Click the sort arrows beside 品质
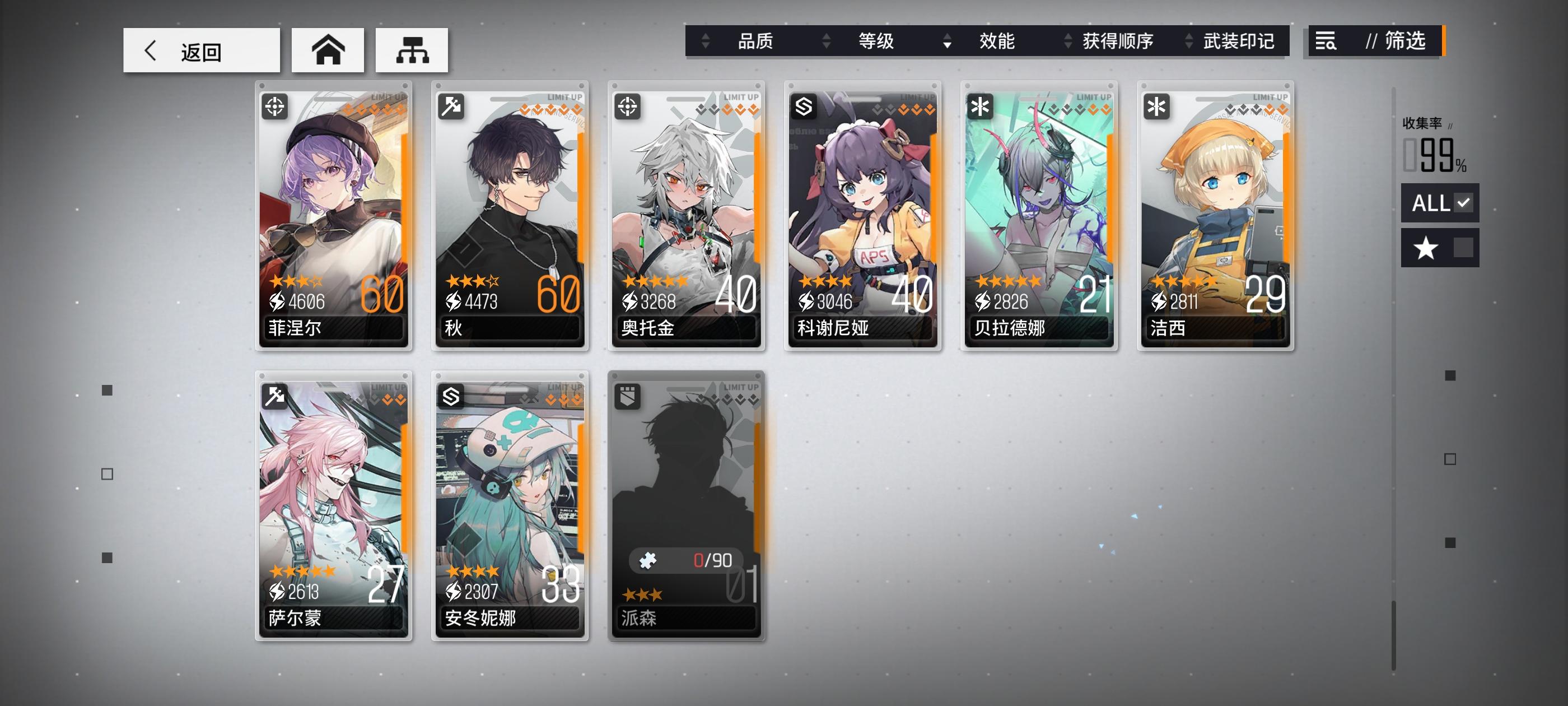The image size is (1568, 706). click(704, 41)
